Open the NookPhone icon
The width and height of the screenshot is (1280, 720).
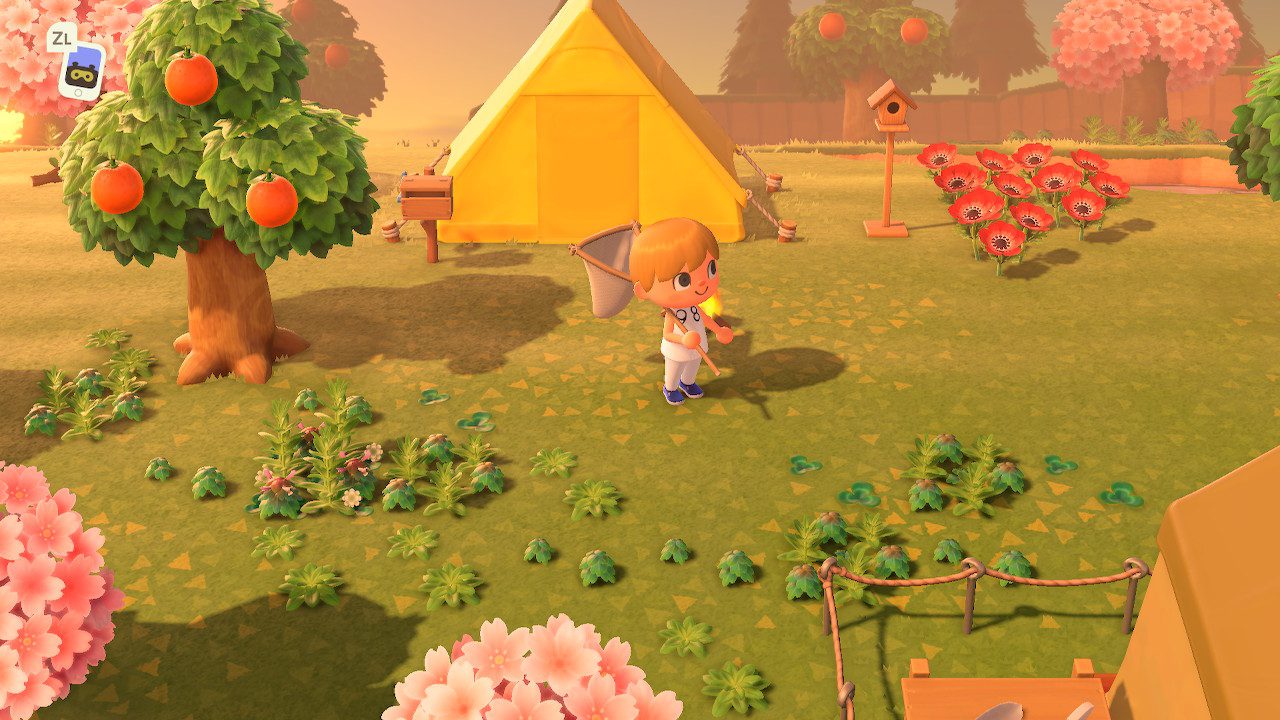80,69
